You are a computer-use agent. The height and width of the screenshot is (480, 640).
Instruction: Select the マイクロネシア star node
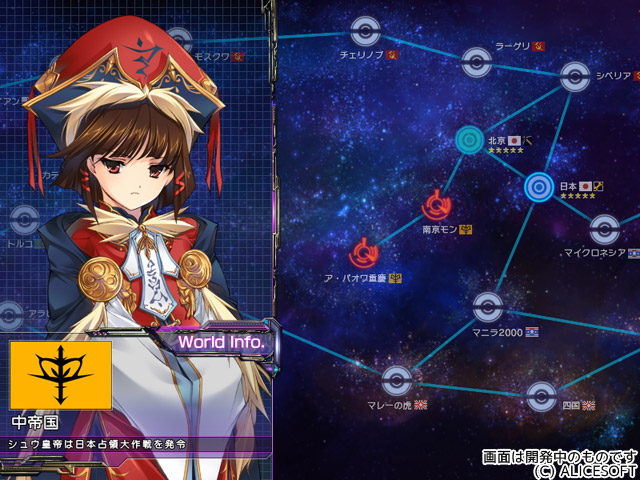tap(603, 230)
